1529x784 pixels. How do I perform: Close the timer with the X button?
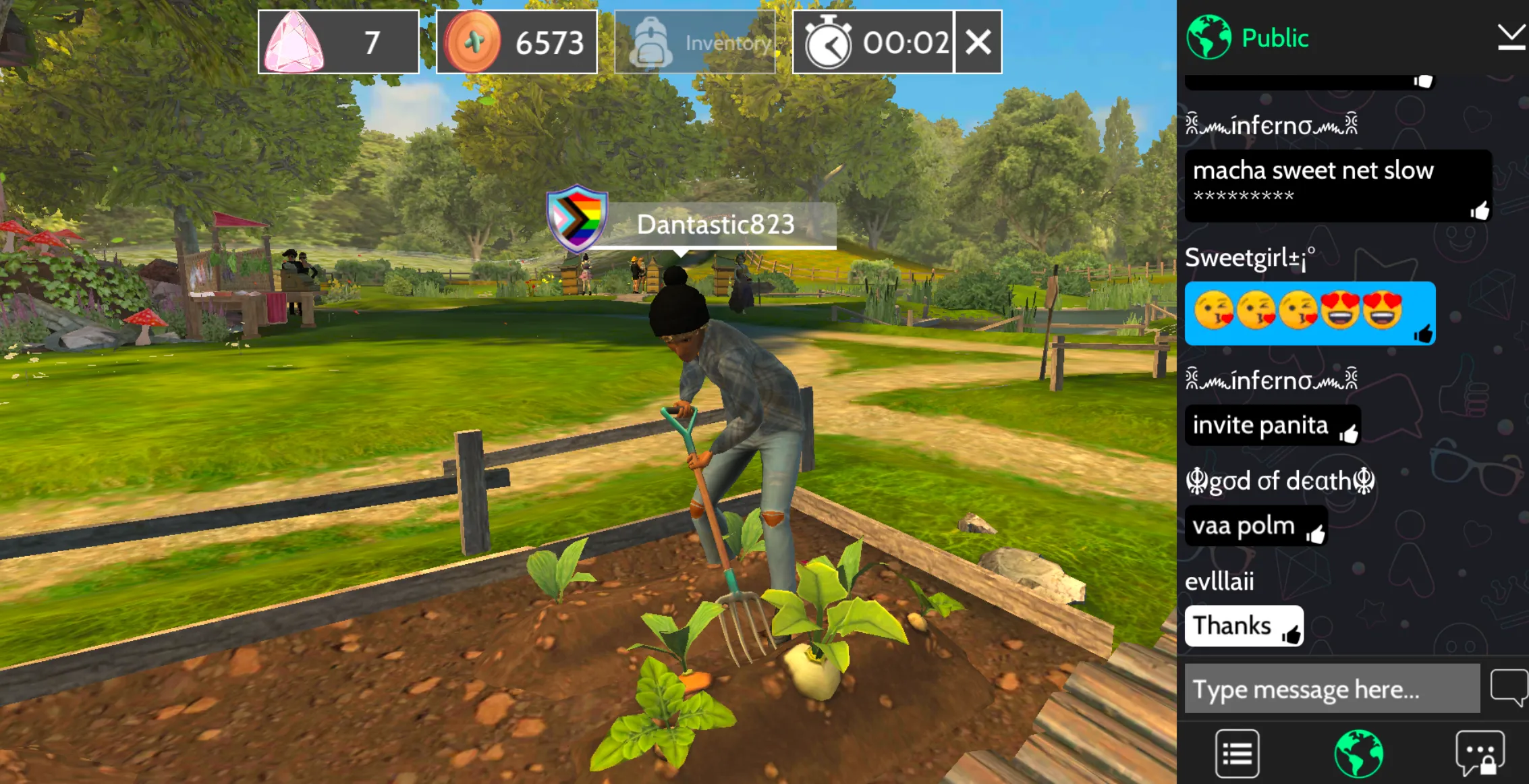coord(978,43)
